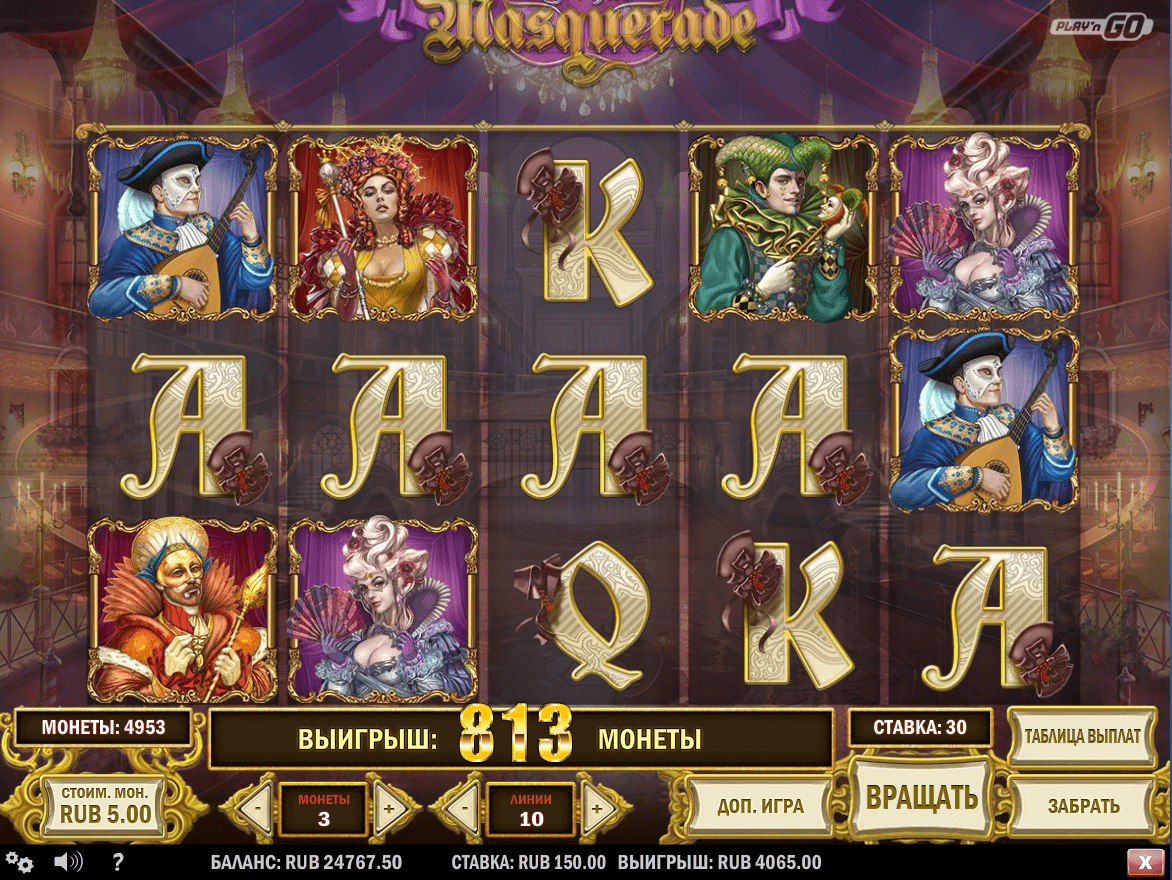Open the ТАБЛИЦА ВЫПЛАТ paytable
The width and height of the screenshot is (1172, 880).
click(1082, 737)
